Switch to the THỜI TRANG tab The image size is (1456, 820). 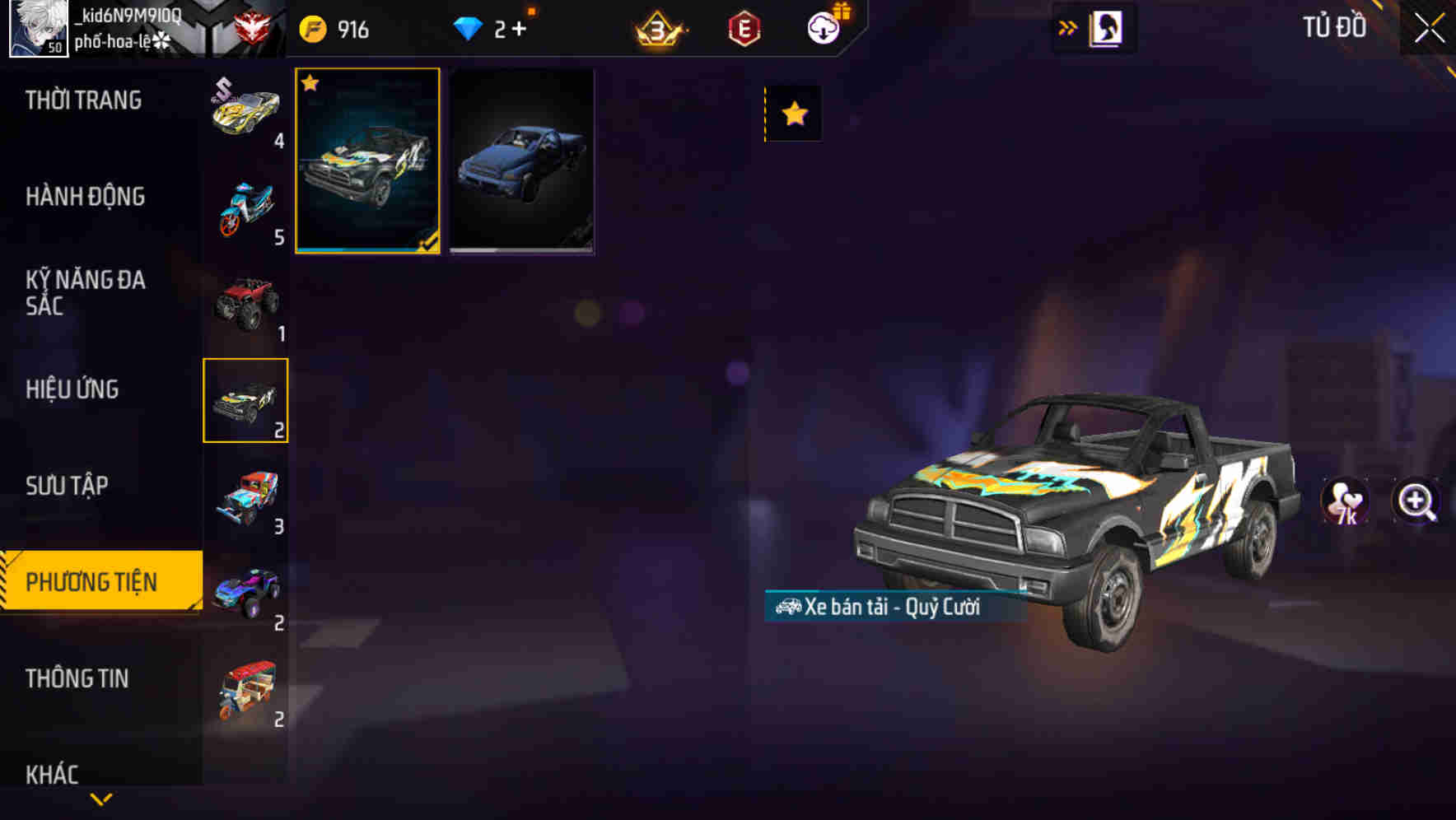(x=84, y=100)
